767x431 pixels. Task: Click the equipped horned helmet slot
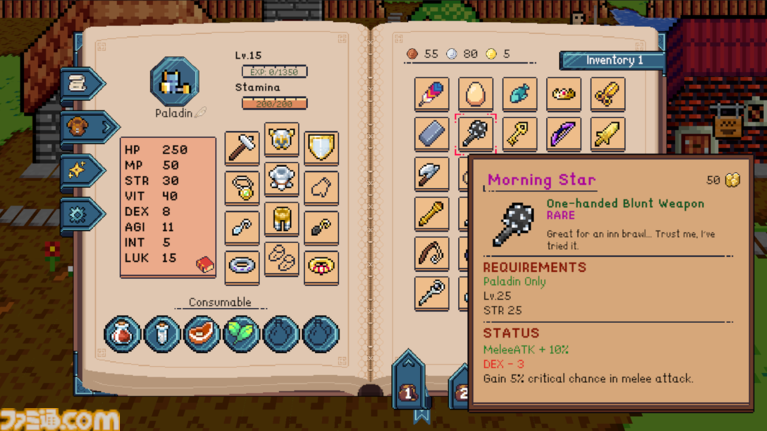(x=282, y=140)
